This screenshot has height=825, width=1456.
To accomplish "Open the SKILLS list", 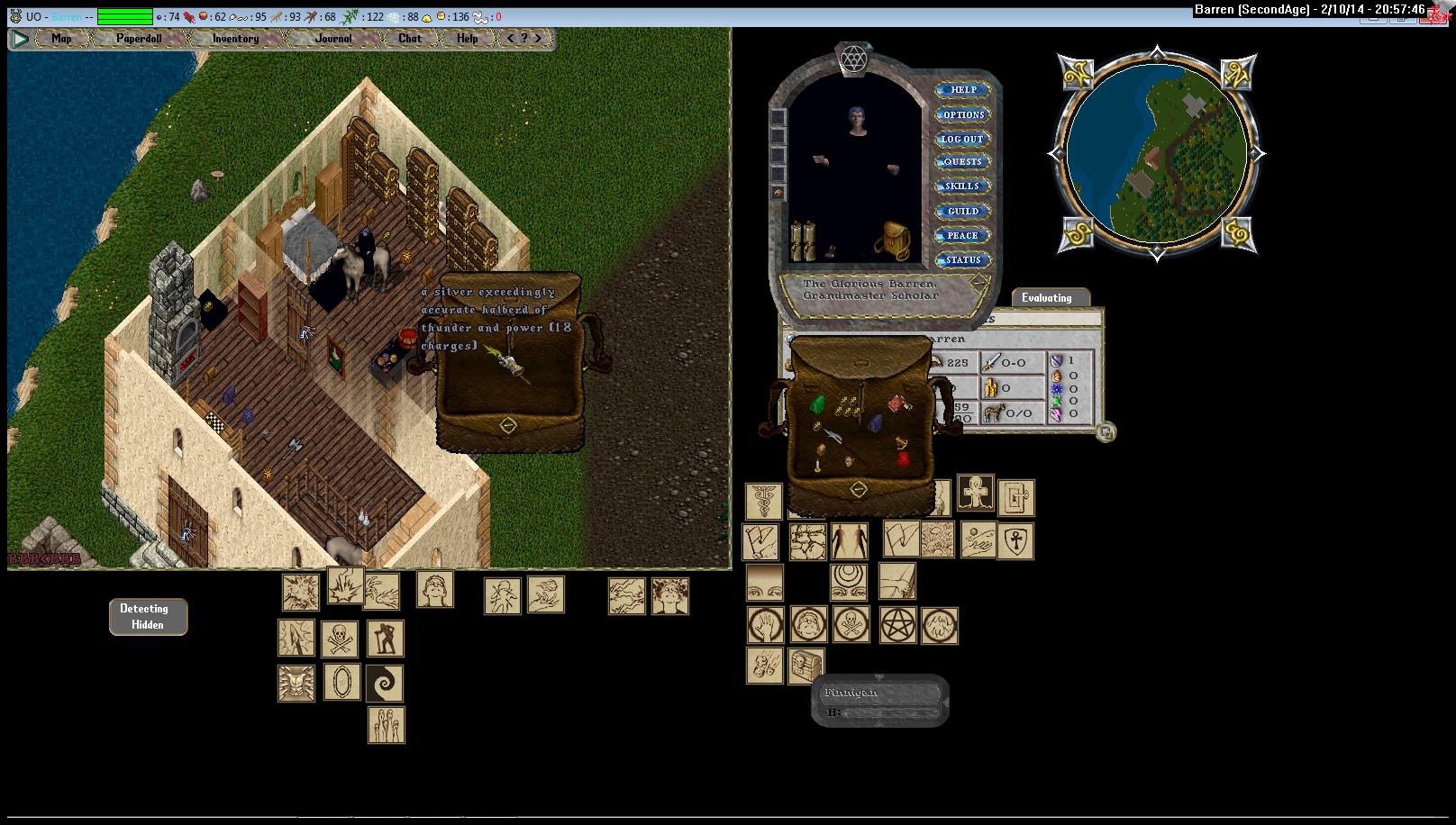I will point(963,186).
